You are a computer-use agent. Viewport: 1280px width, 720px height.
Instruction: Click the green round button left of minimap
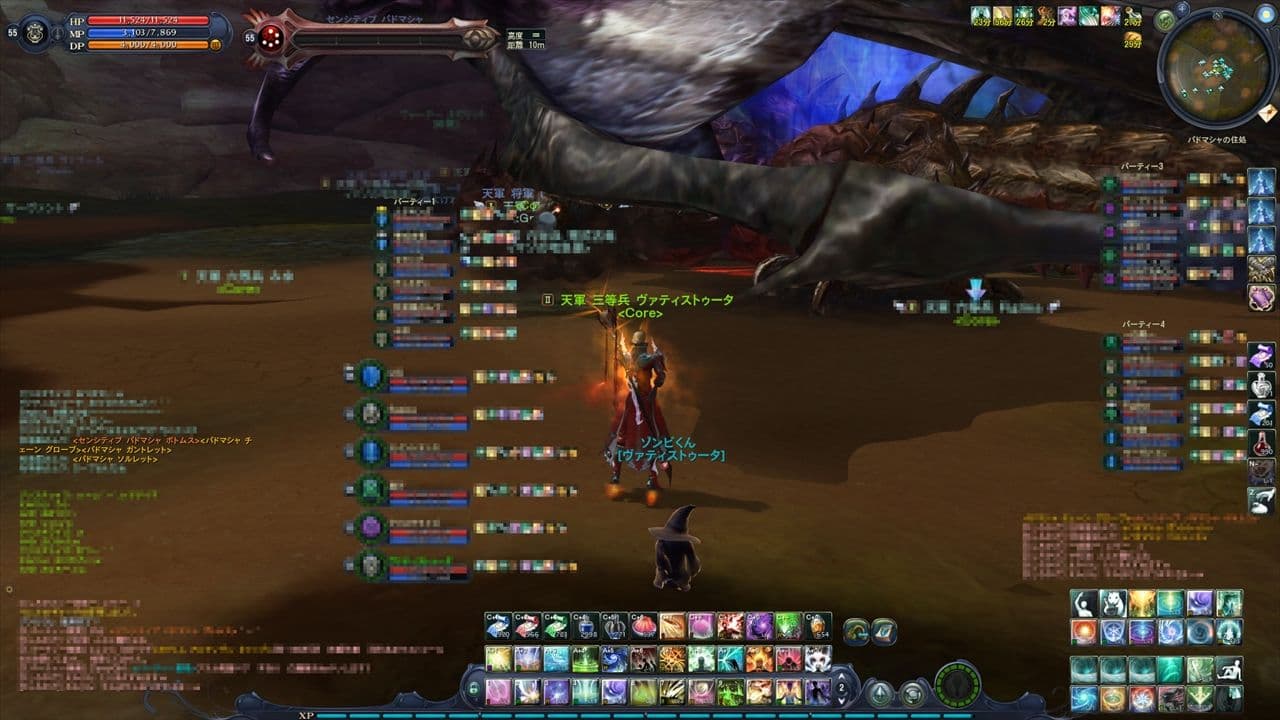click(x=1164, y=19)
